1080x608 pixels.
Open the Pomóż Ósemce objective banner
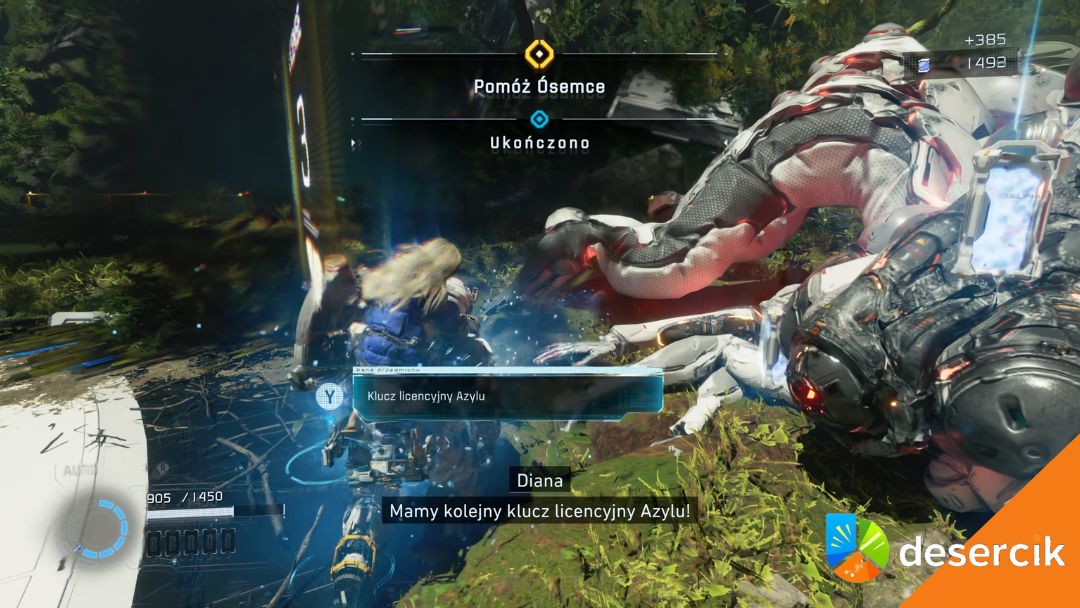539,87
